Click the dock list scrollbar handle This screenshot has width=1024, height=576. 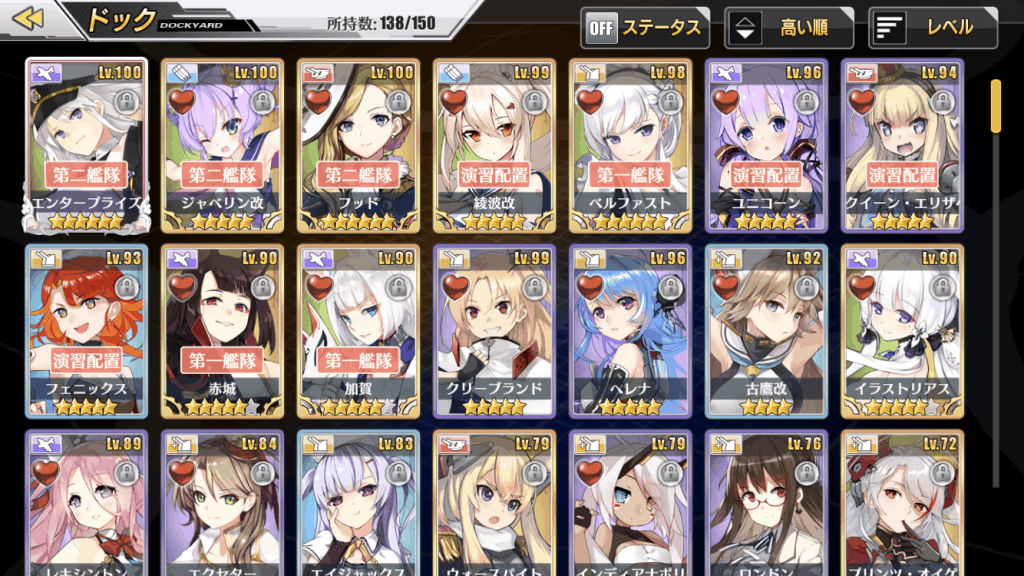coord(996,105)
